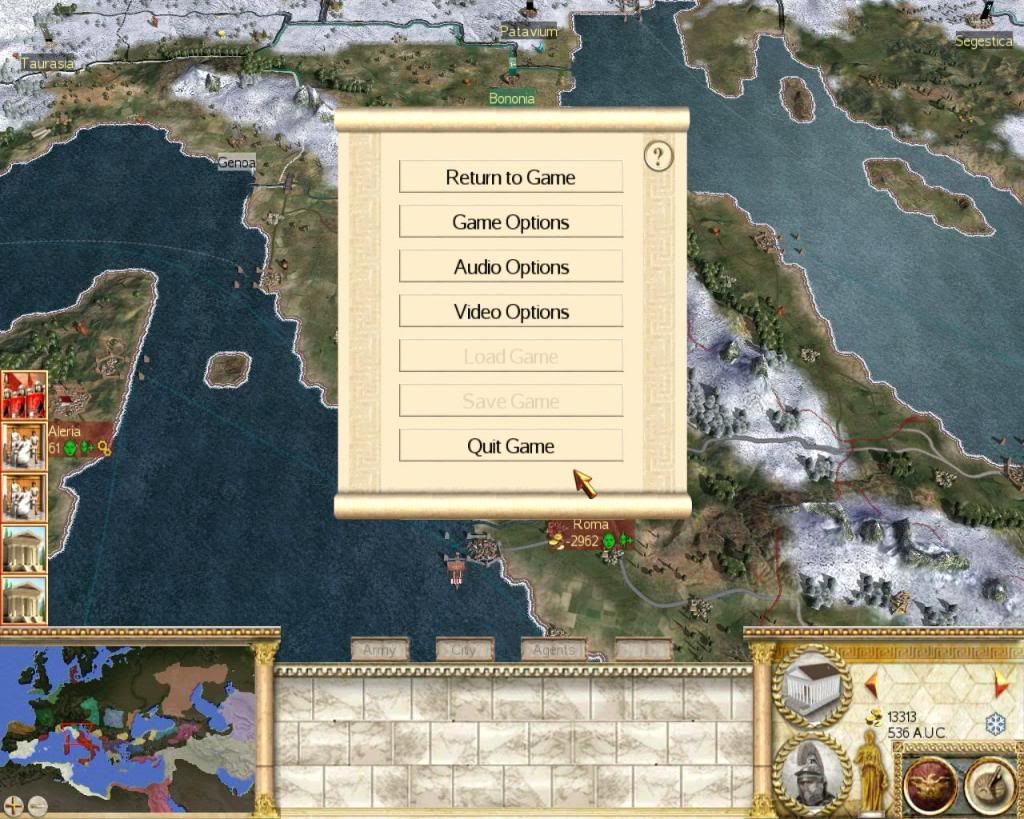Open Video Options
Screen dimensions: 1024x819
[511, 312]
